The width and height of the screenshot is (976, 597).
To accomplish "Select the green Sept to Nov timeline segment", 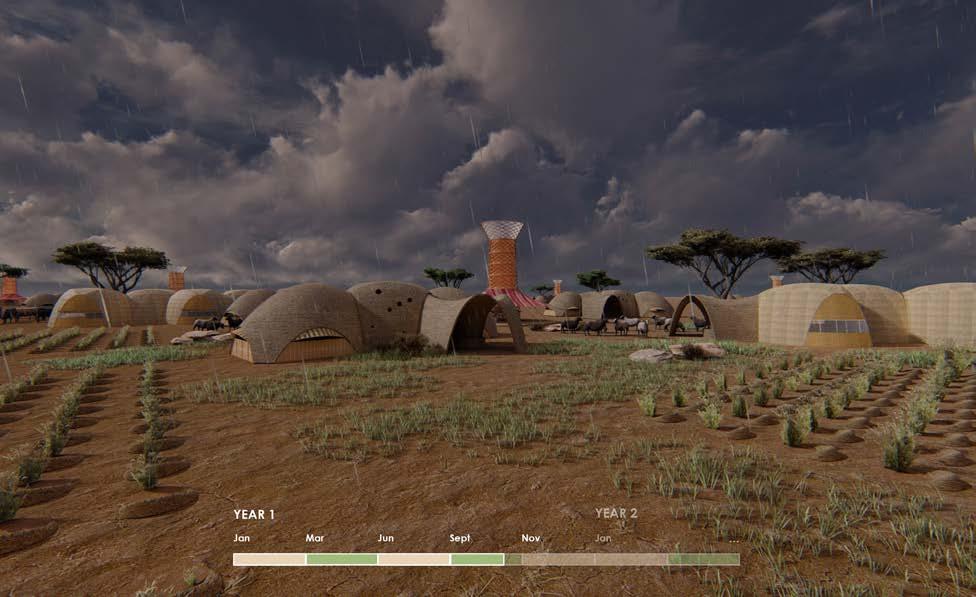I will [x=477, y=559].
